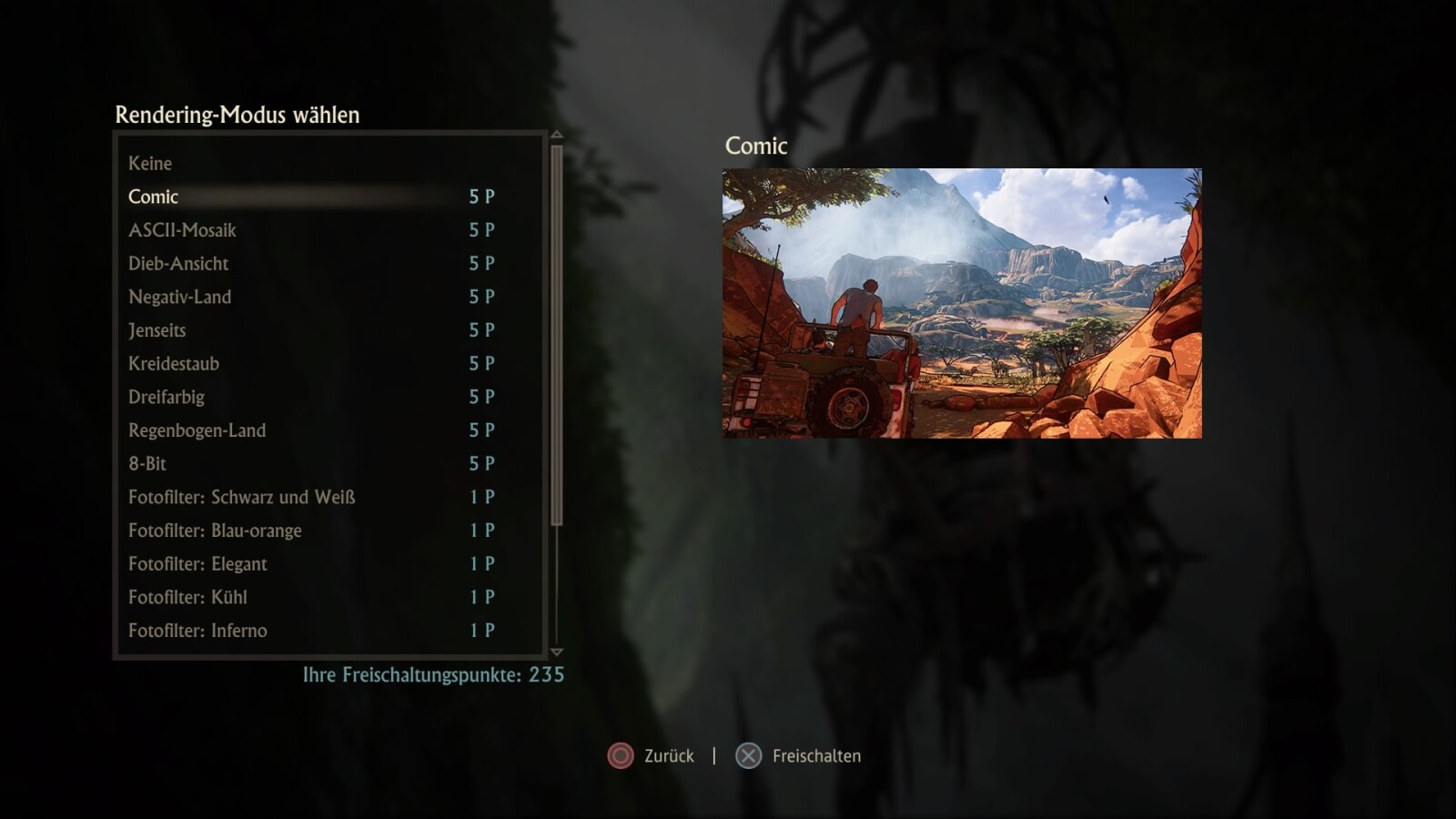Select the Jenseits render mode
Viewport: 1456px width, 819px height.
(x=157, y=330)
